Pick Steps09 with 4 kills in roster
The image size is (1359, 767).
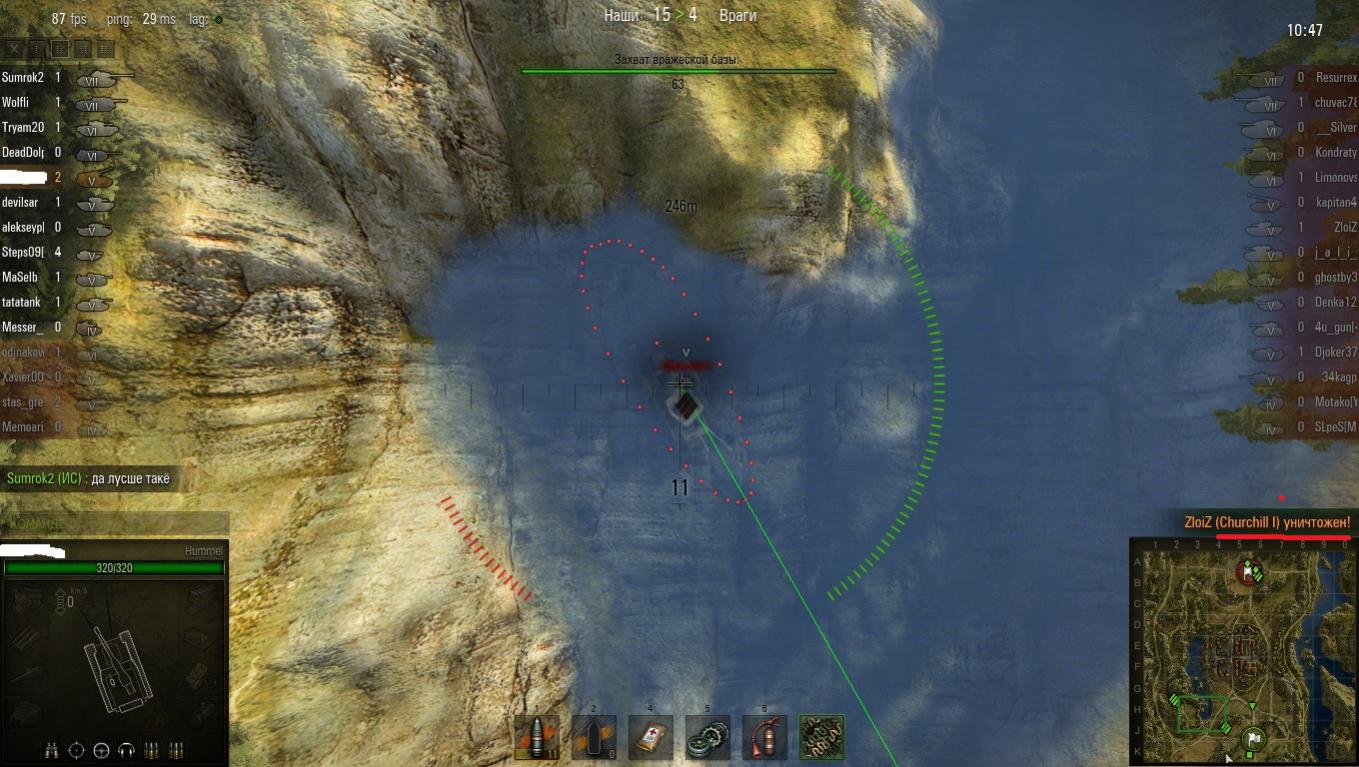pos(23,252)
